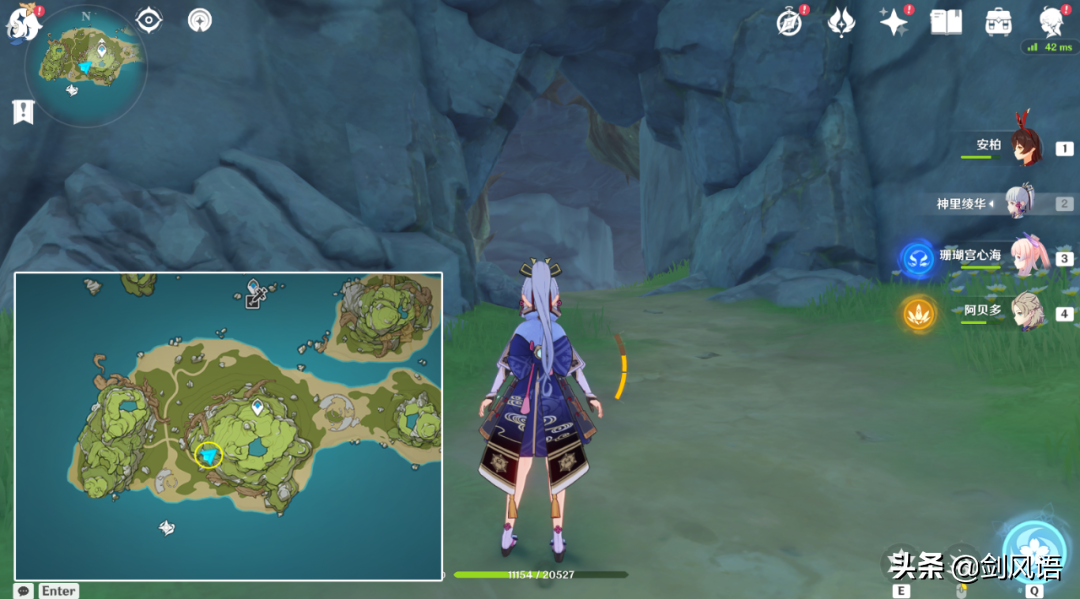This screenshot has height=599, width=1080.
Task: Open the compass events icon
Action: coord(790,22)
